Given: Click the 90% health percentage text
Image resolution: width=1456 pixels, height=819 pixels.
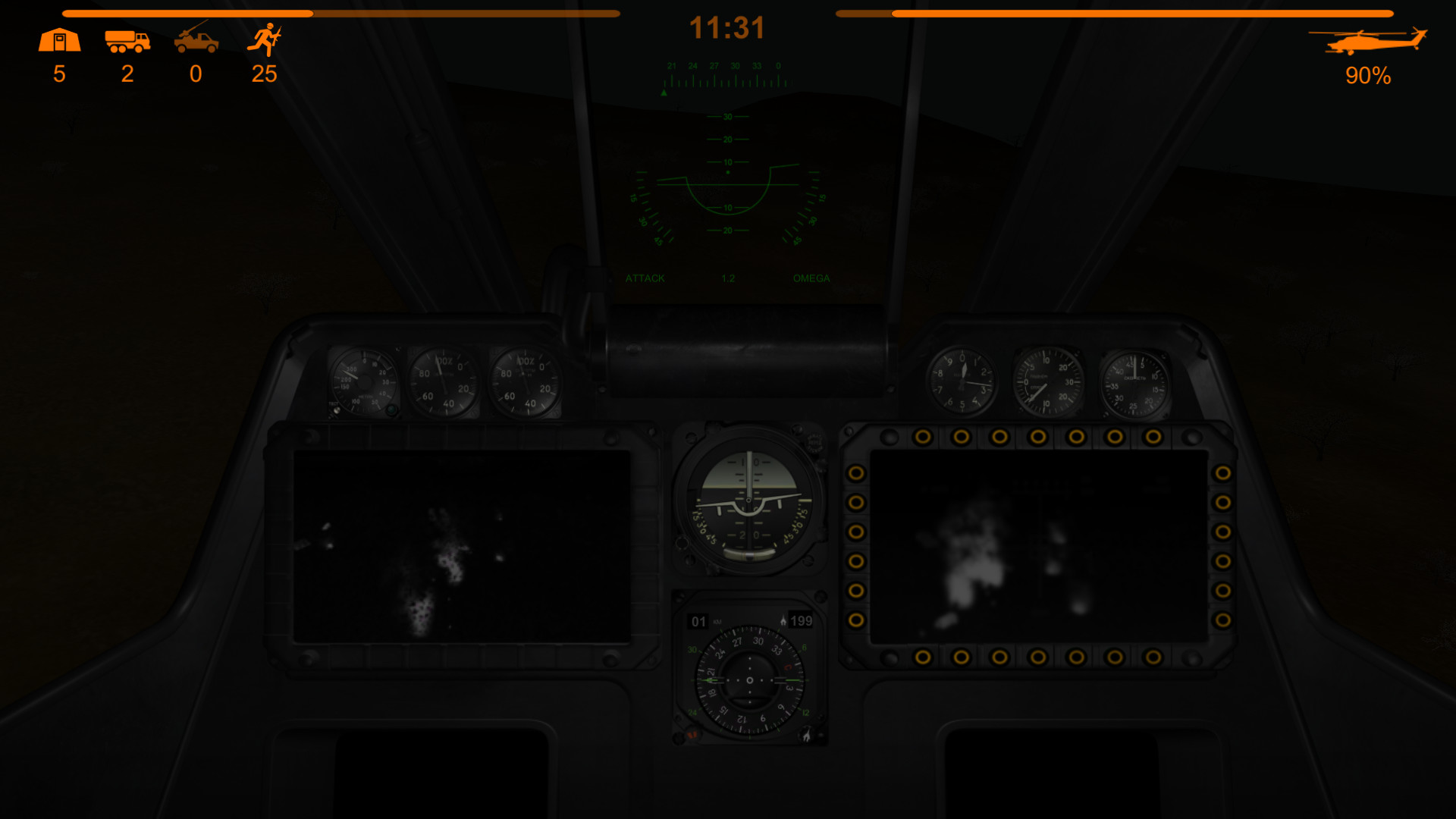Looking at the screenshot, I should 1367,74.
